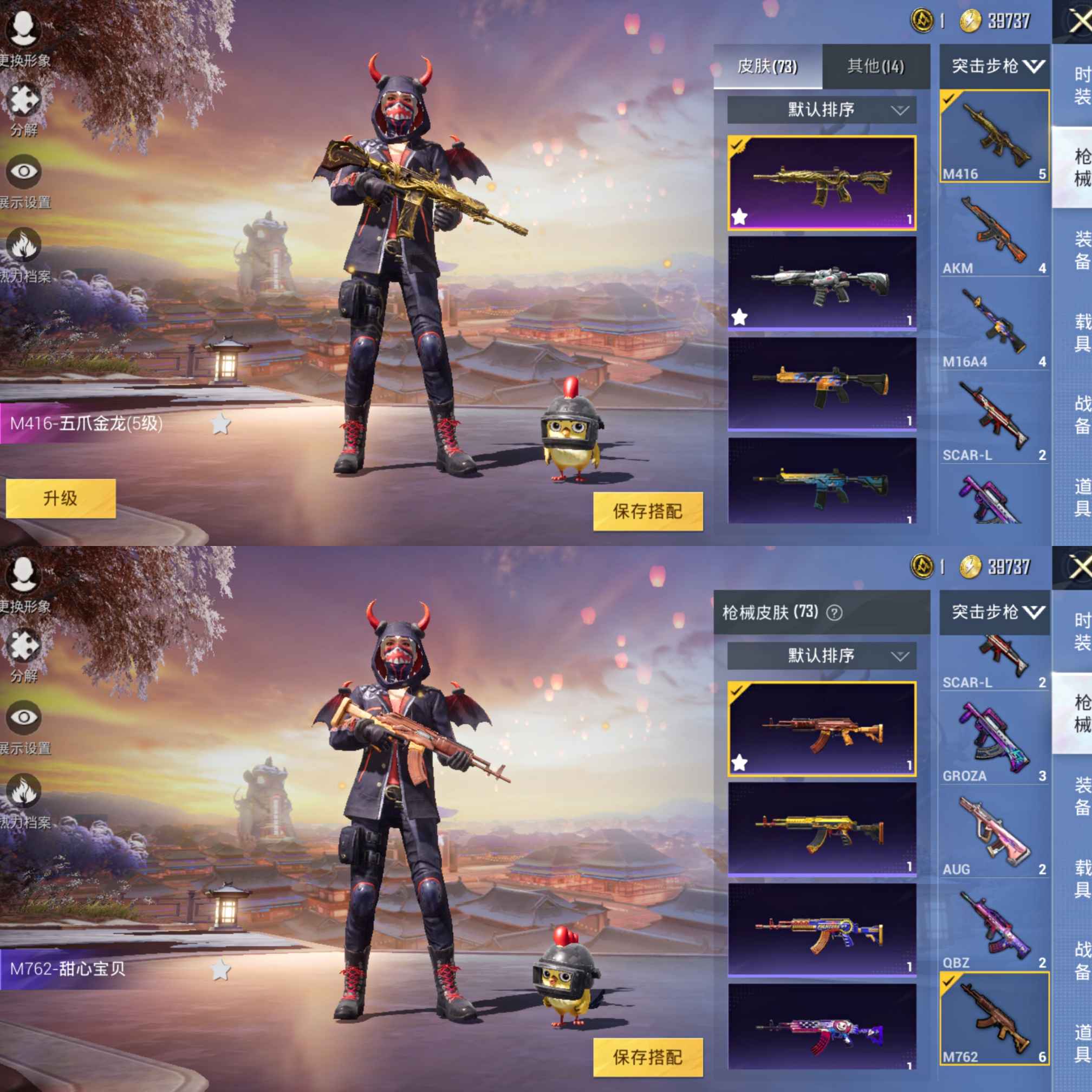
Task: Pick the white and silver M416 skin
Action: [821, 283]
